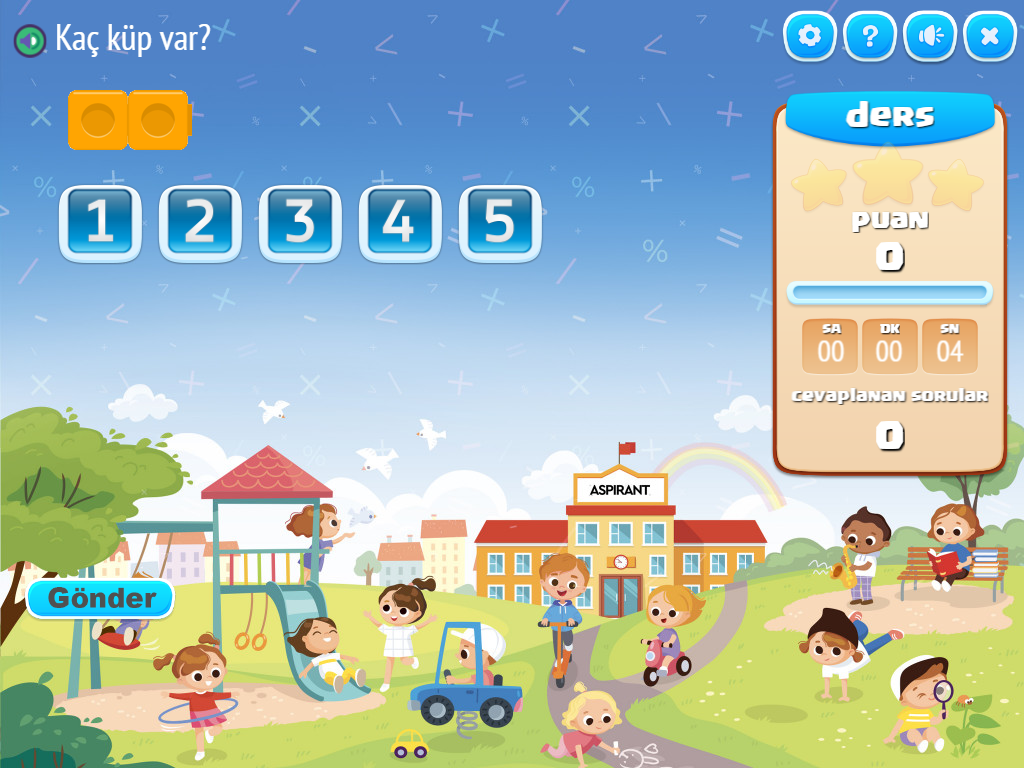1024x768 pixels.
Task: Show help with the question mark button
Action: 870,37
